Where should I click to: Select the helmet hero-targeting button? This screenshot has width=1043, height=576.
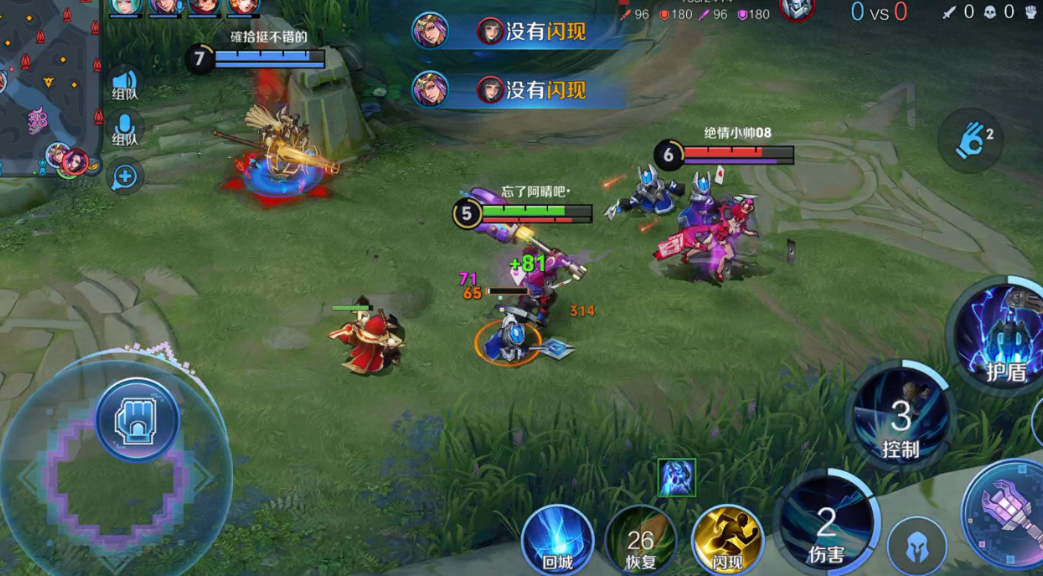point(917,546)
